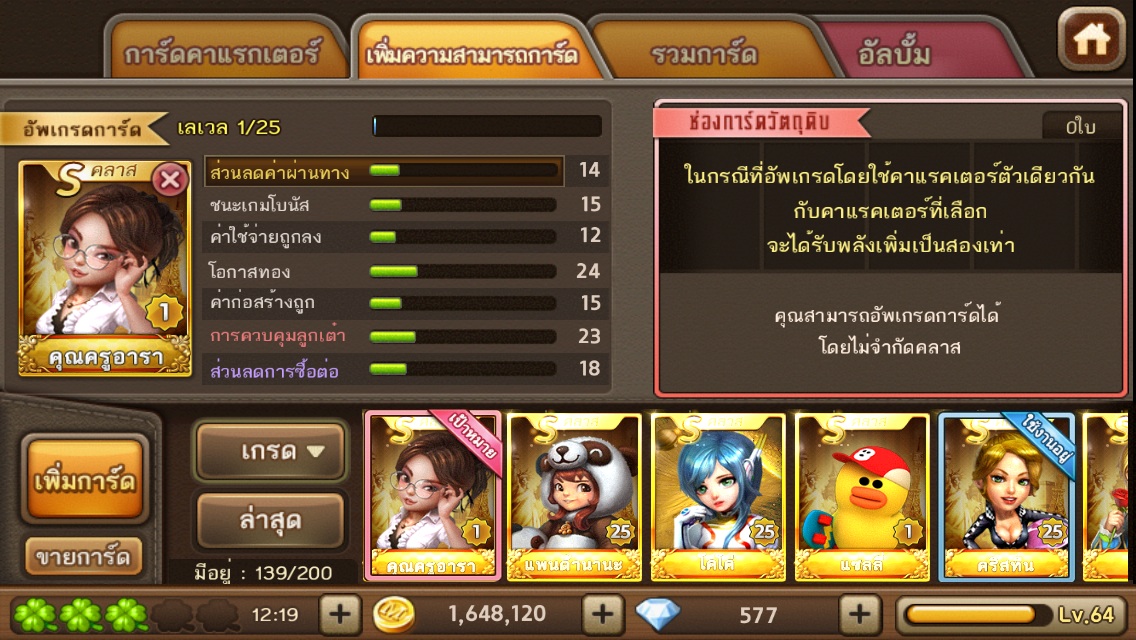Select the blonde woman card in use
Screen dimensions: 1136x640
(1006, 495)
